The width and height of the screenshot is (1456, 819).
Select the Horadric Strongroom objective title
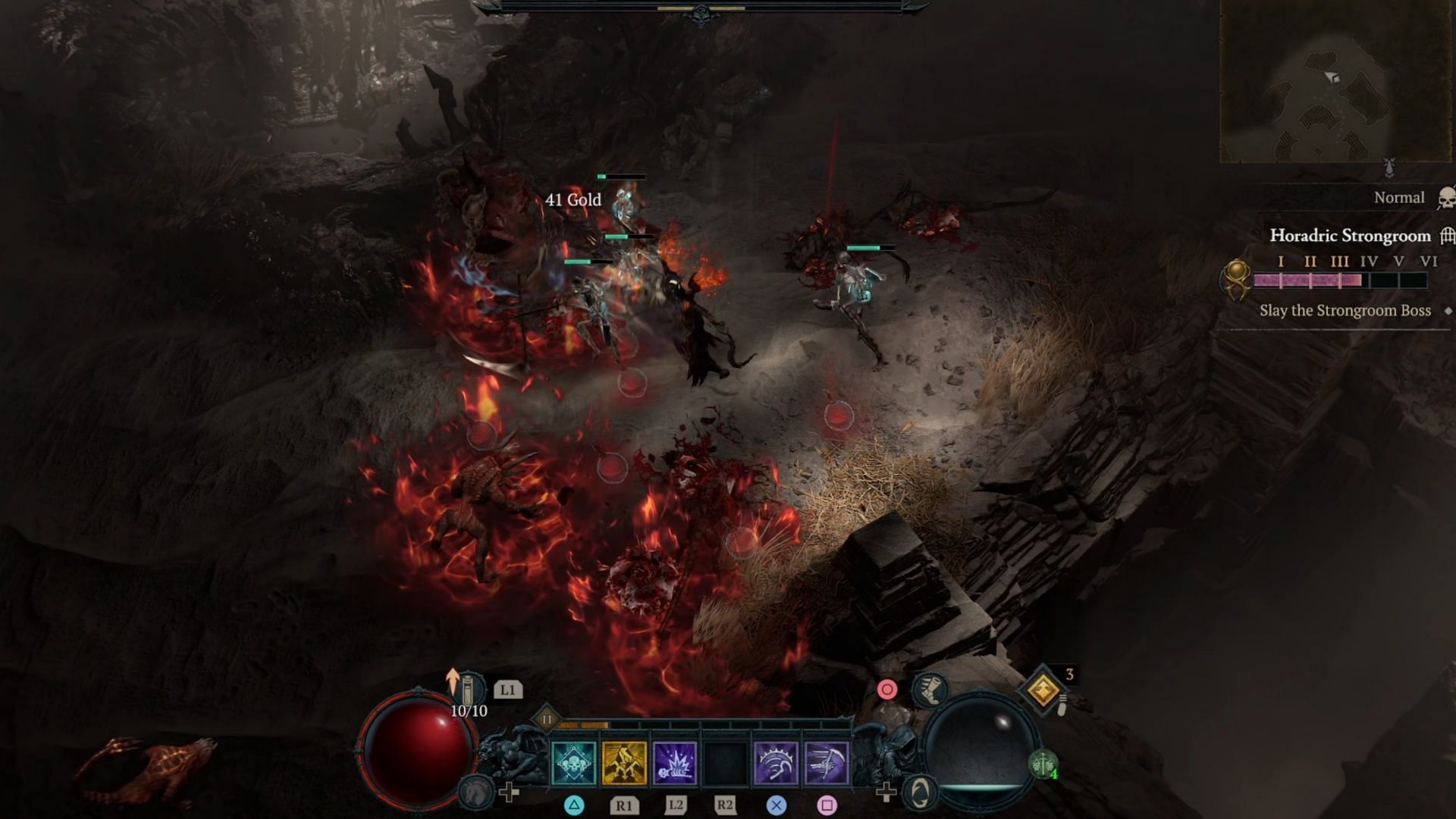coord(1350,236)
